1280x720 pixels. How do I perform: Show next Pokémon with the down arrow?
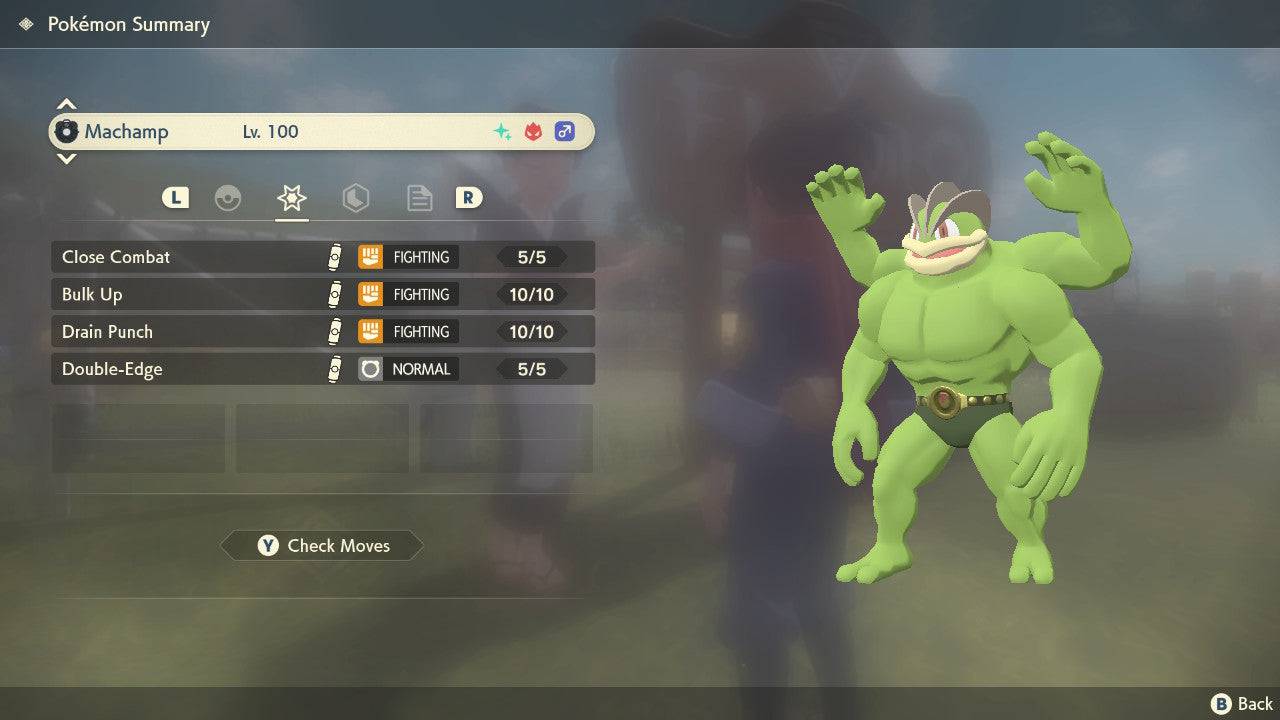click(66, 158)
